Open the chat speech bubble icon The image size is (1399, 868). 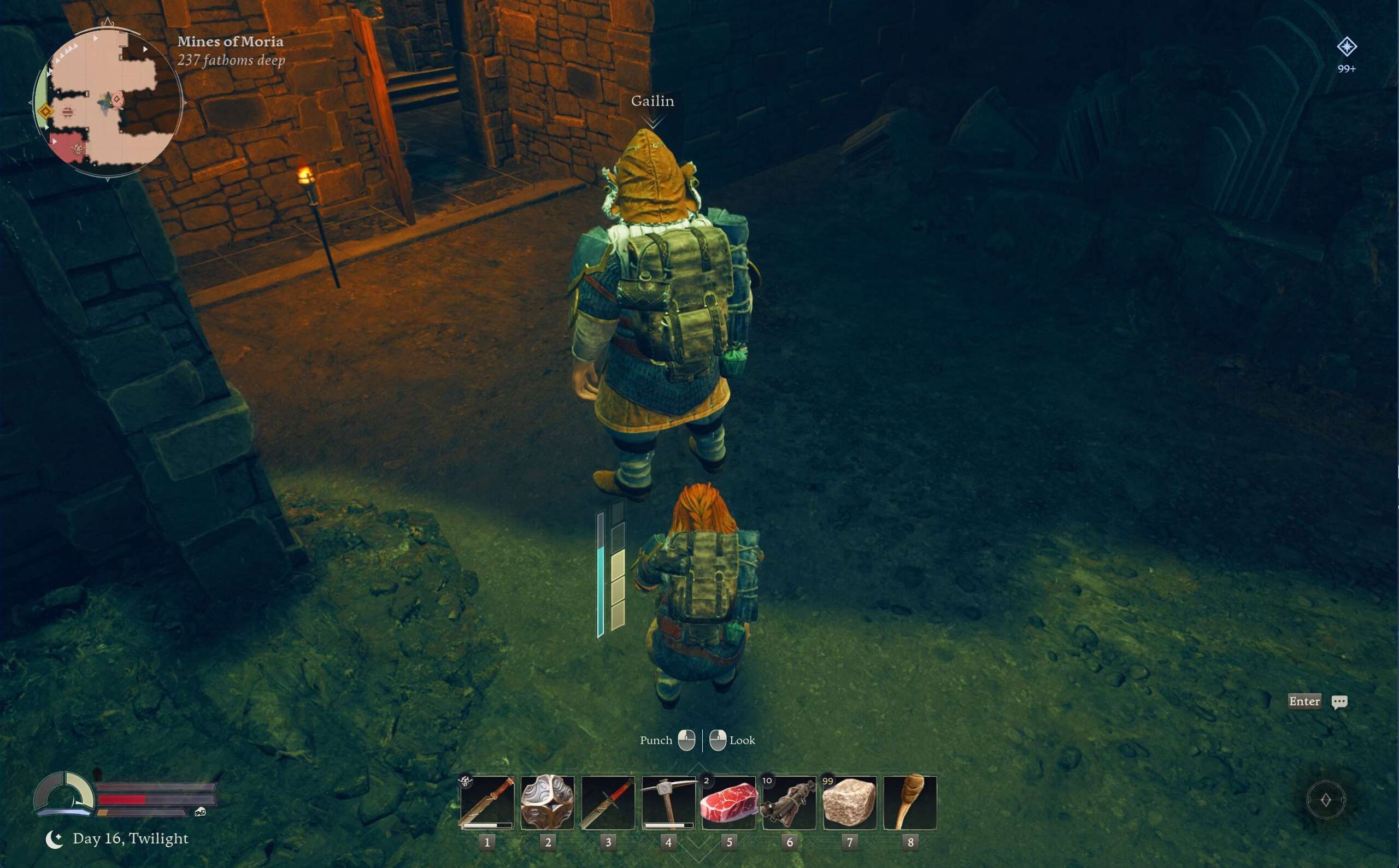pyautogui.click(x=1339, y=701)
